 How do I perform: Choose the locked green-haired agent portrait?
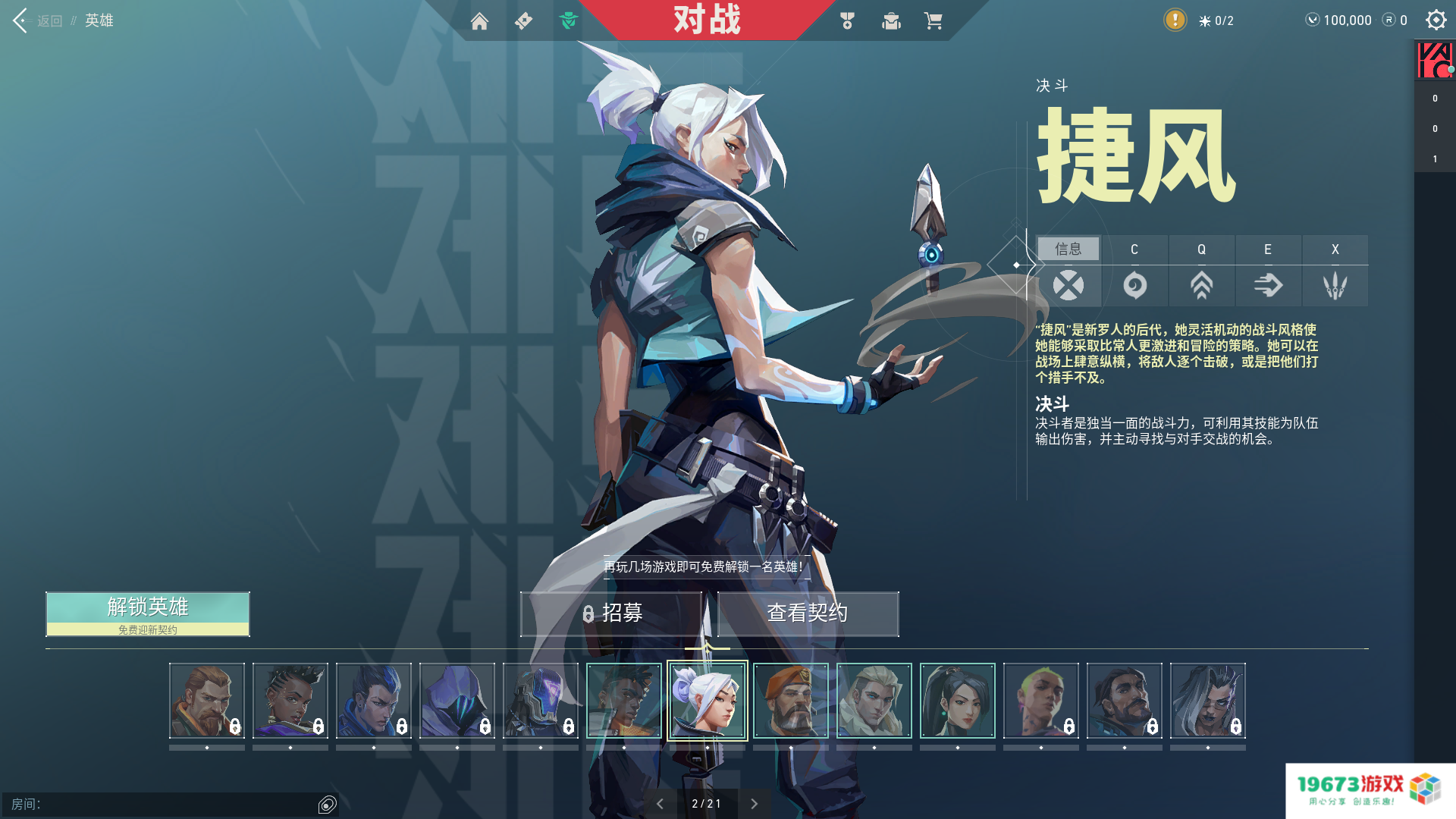pyautogui.click(x=1041, y=701)
